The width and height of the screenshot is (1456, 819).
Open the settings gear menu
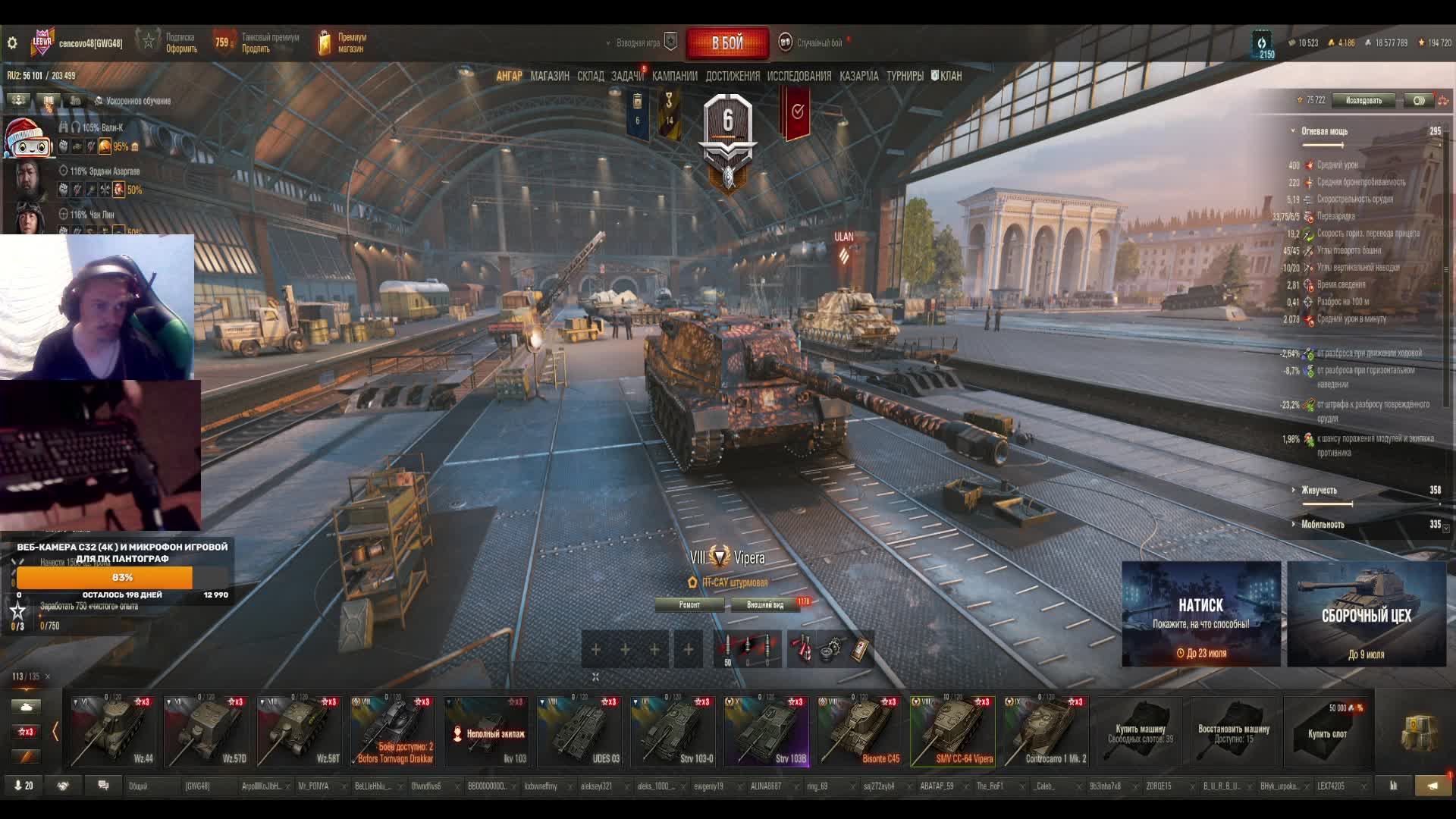pyautogui.click(x=12, y=43)
